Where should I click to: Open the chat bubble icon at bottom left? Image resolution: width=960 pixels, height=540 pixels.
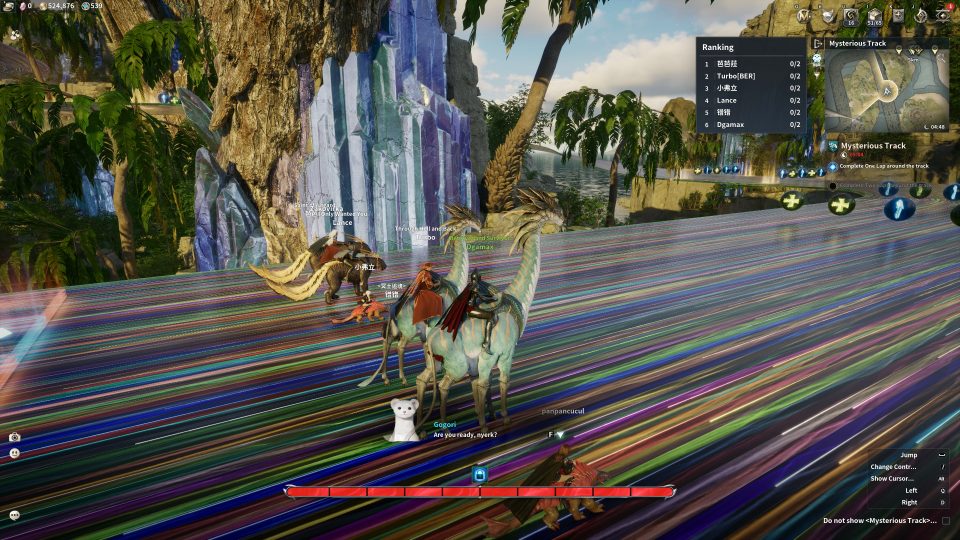coord(14,514)
